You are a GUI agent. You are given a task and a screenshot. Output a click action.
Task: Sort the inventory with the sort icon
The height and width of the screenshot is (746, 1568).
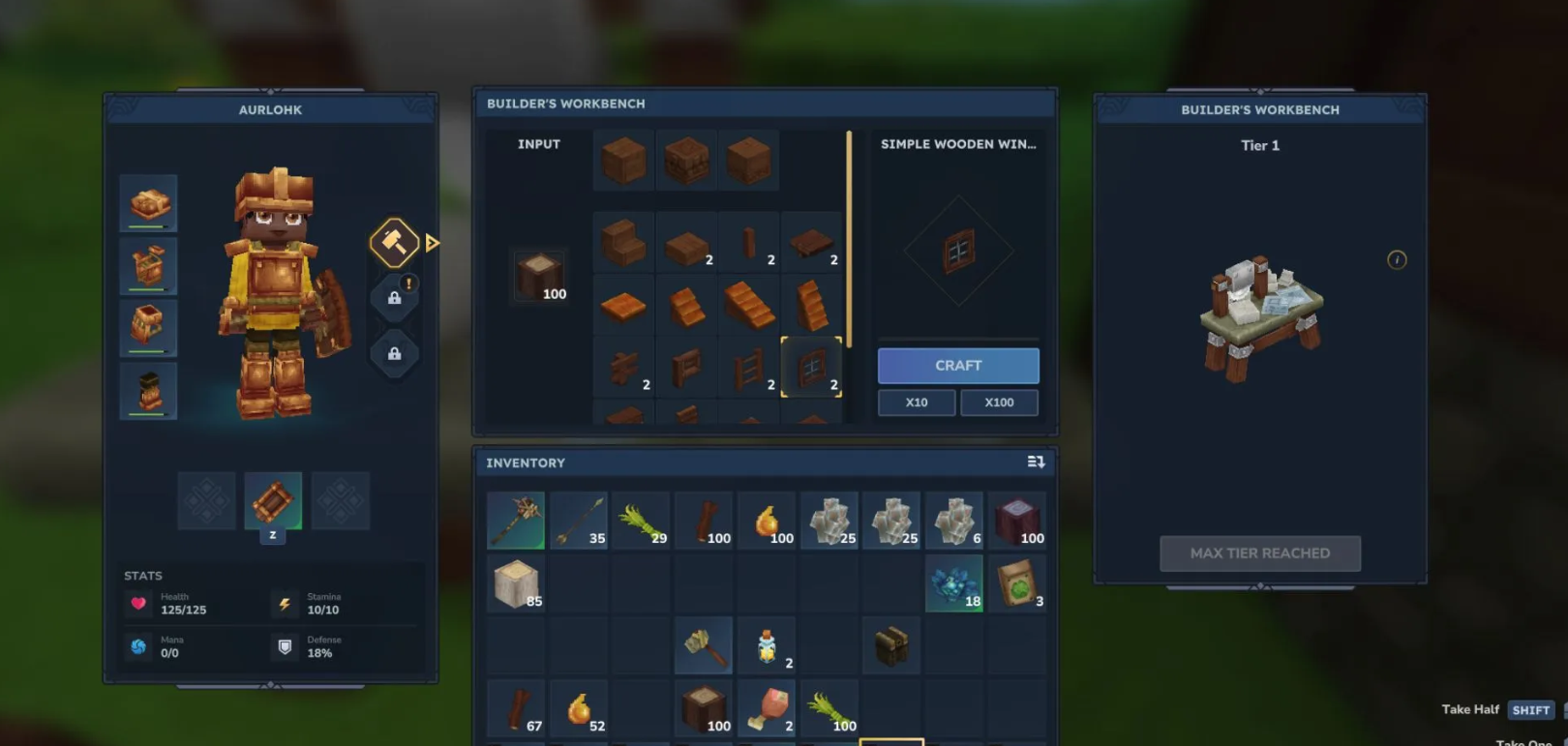coord(1036,463)
